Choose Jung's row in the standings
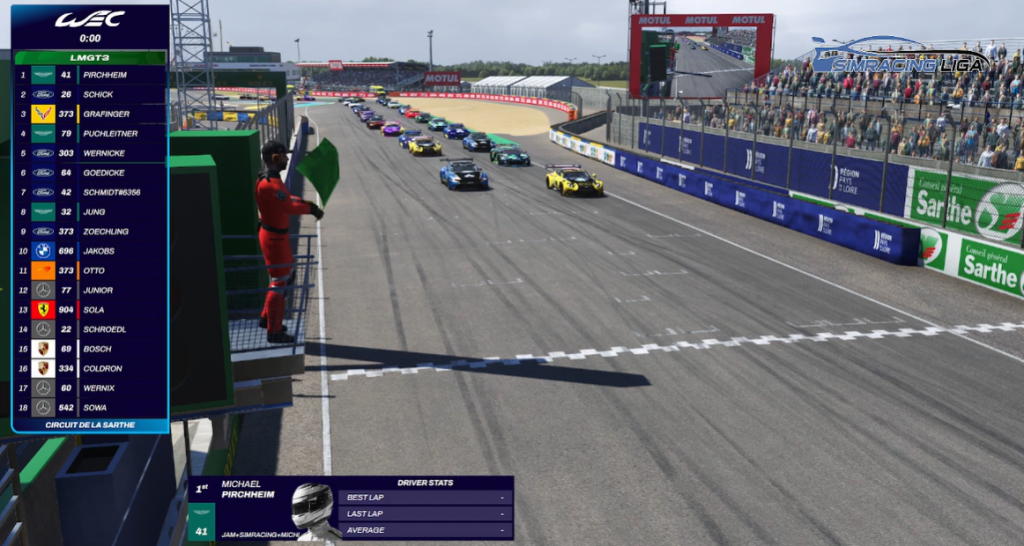This screenshot has height=546, width=1024. 90,211
